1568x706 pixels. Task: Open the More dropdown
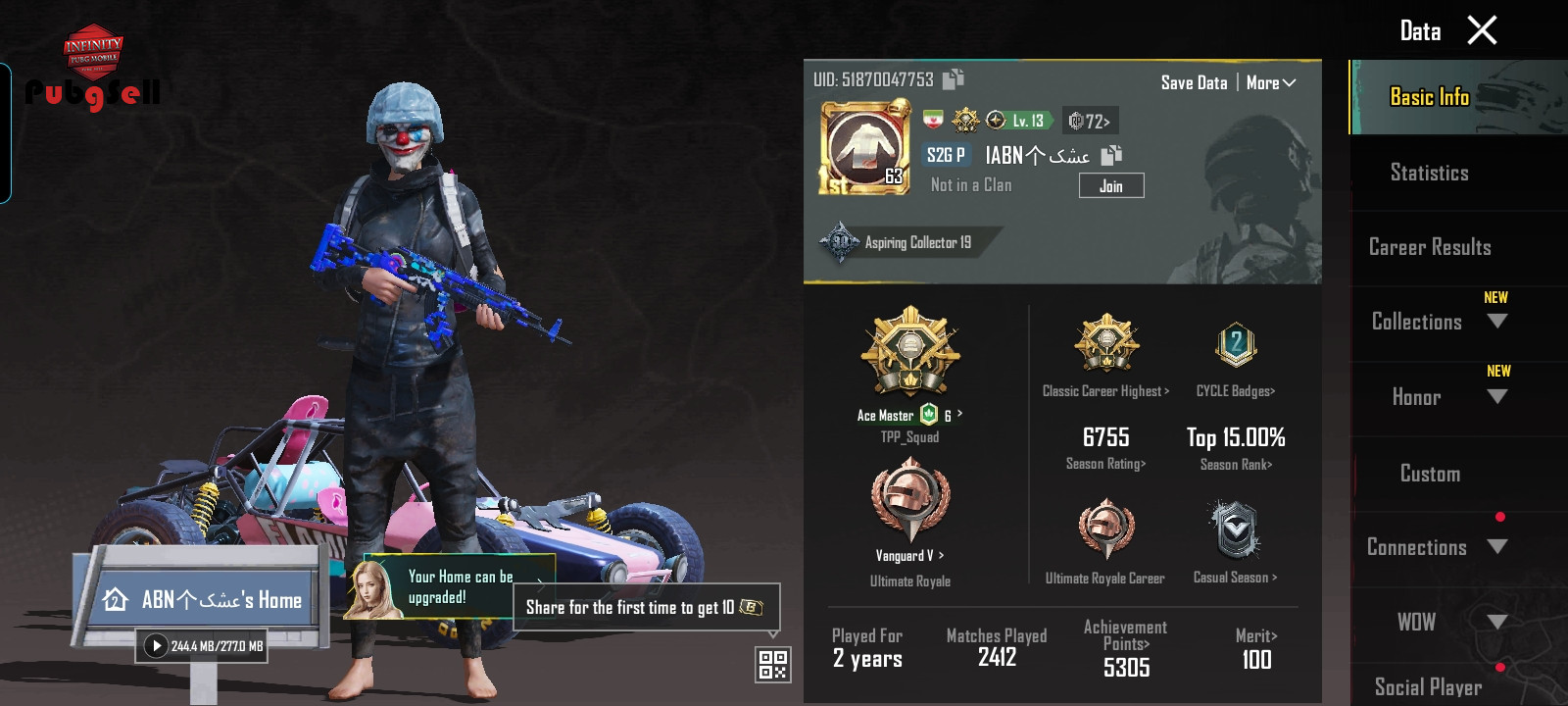click(x=1270, y=83)
